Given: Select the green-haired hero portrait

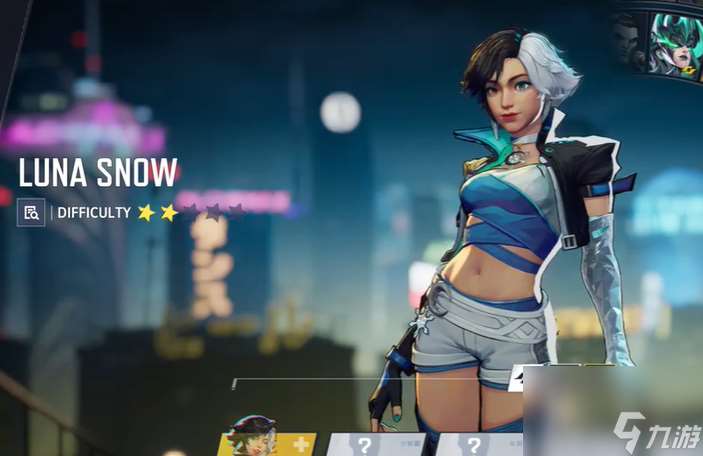Looking at the screenshot, I should click(677, 44).
